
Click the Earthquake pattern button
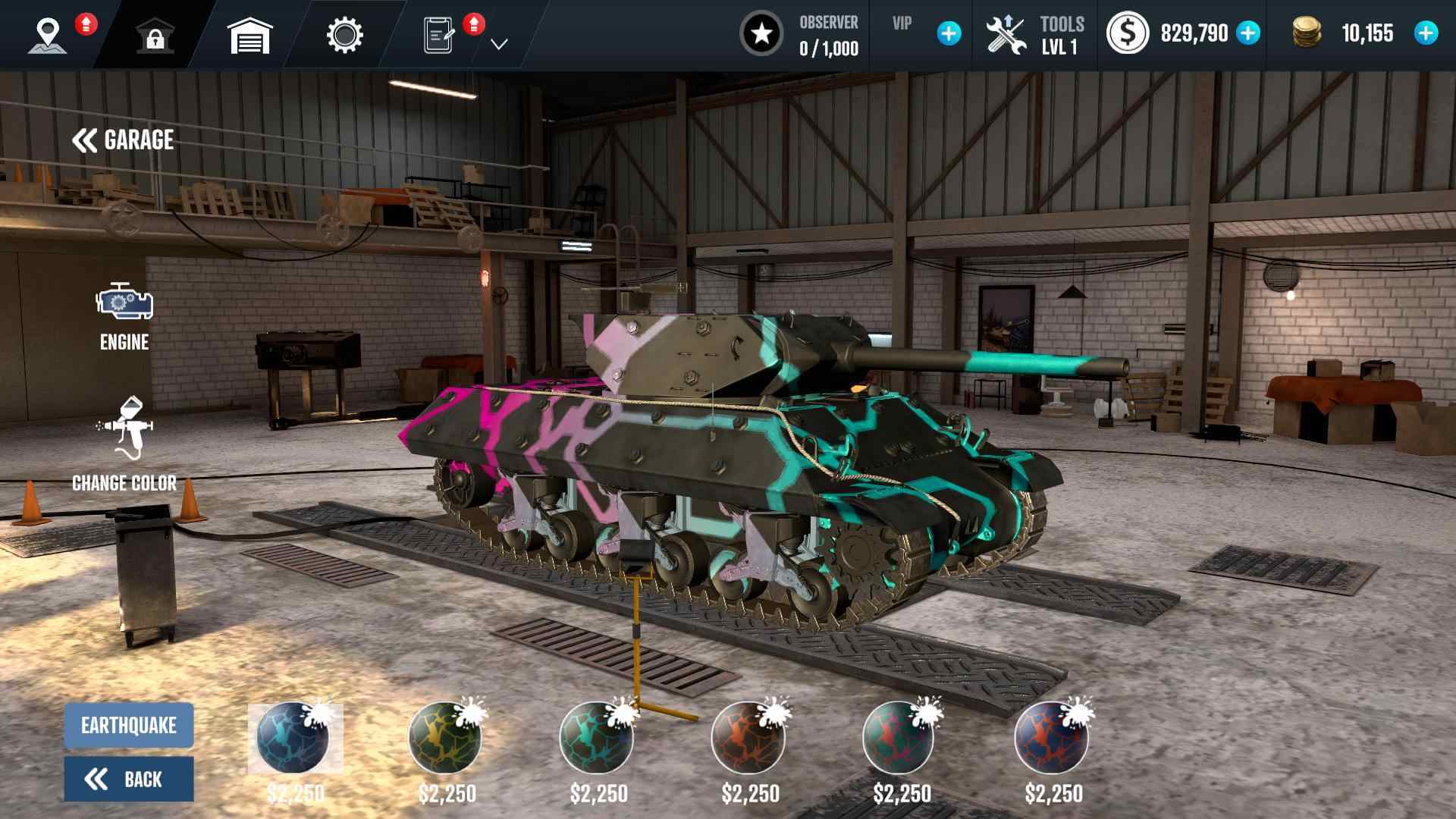coord(129,726)
